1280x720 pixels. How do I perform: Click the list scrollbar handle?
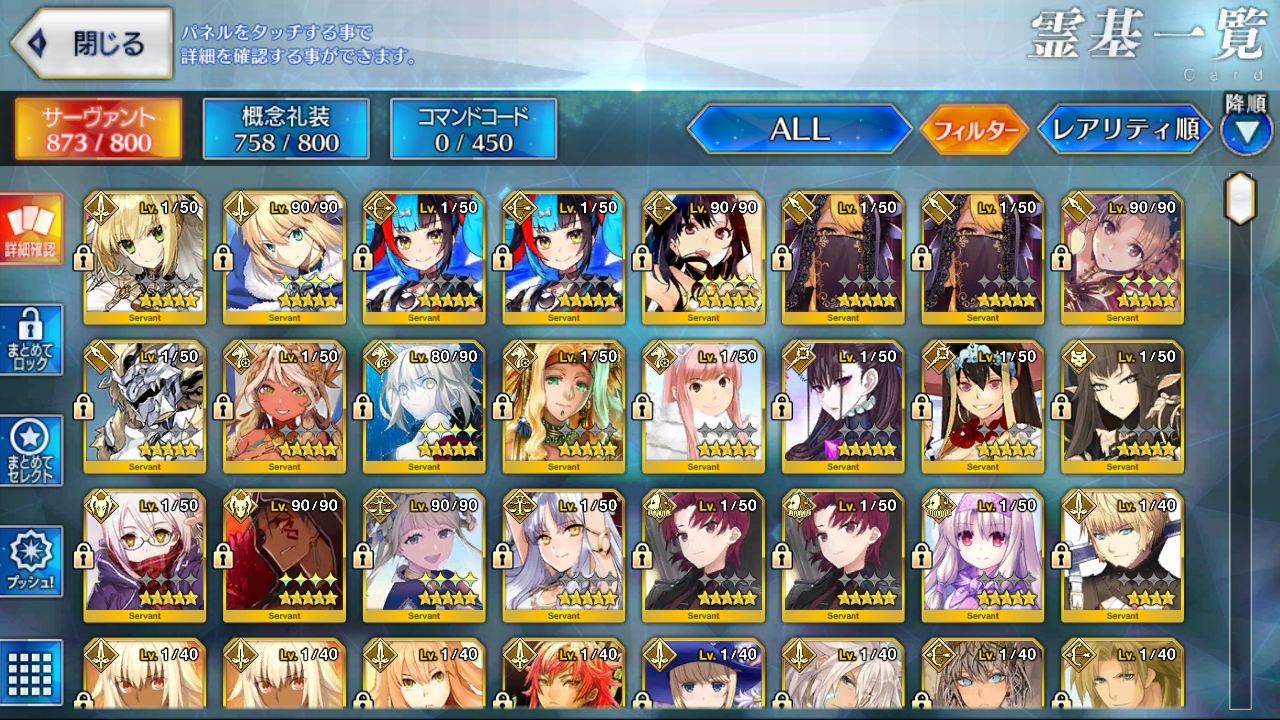tap(1240, 198)
